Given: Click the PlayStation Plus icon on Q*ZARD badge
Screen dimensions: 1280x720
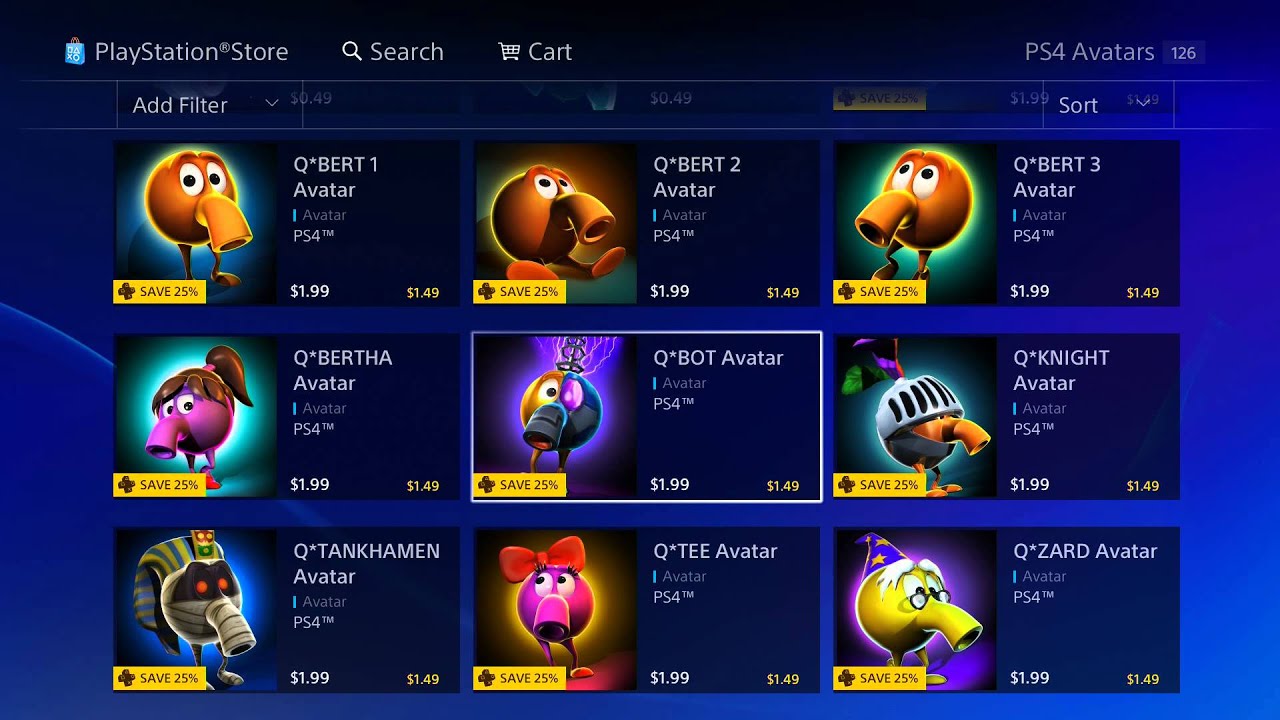Looking at the screenshot, I should coord(846,677).
